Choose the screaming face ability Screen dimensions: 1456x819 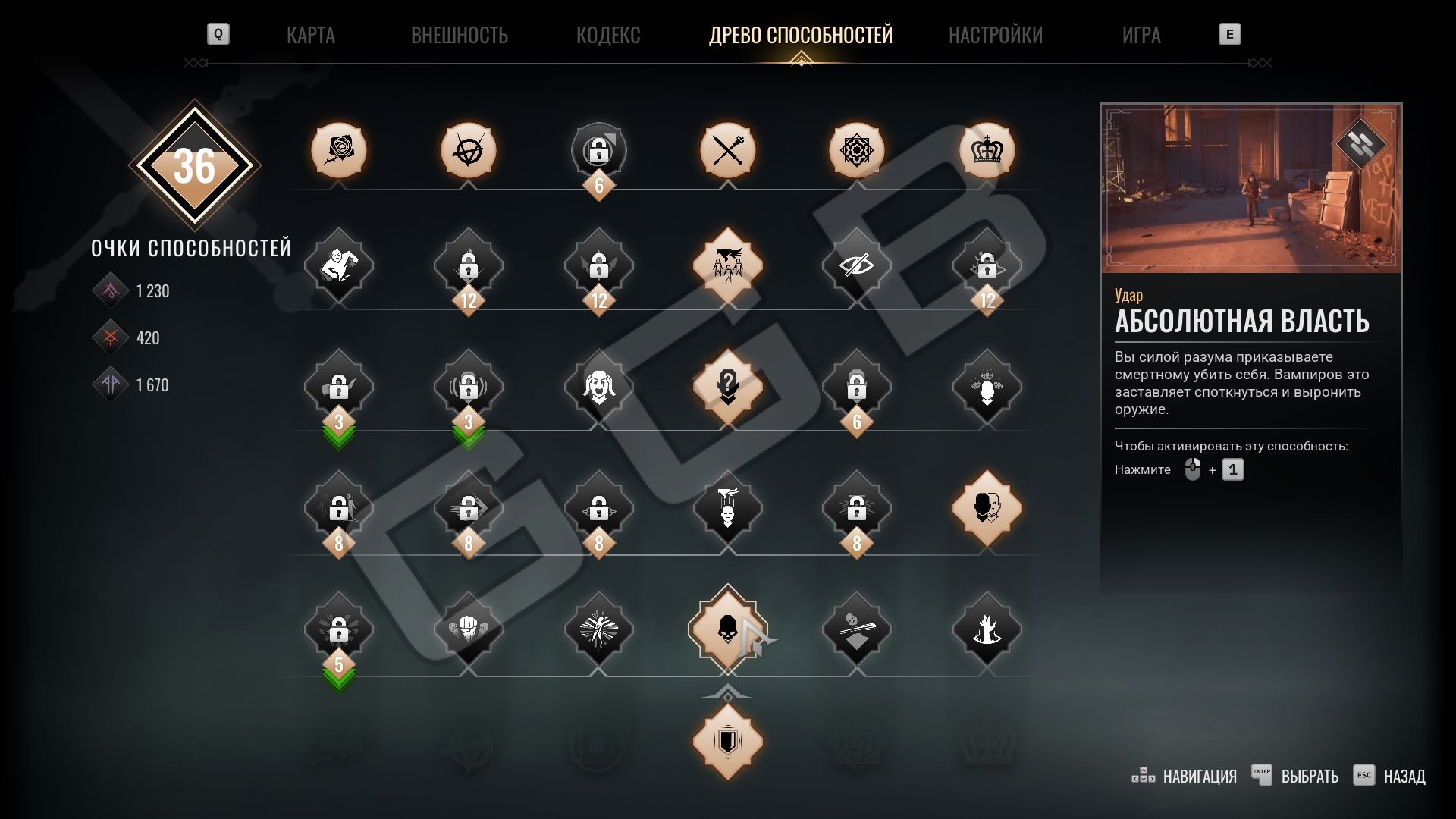click(598, 387)
